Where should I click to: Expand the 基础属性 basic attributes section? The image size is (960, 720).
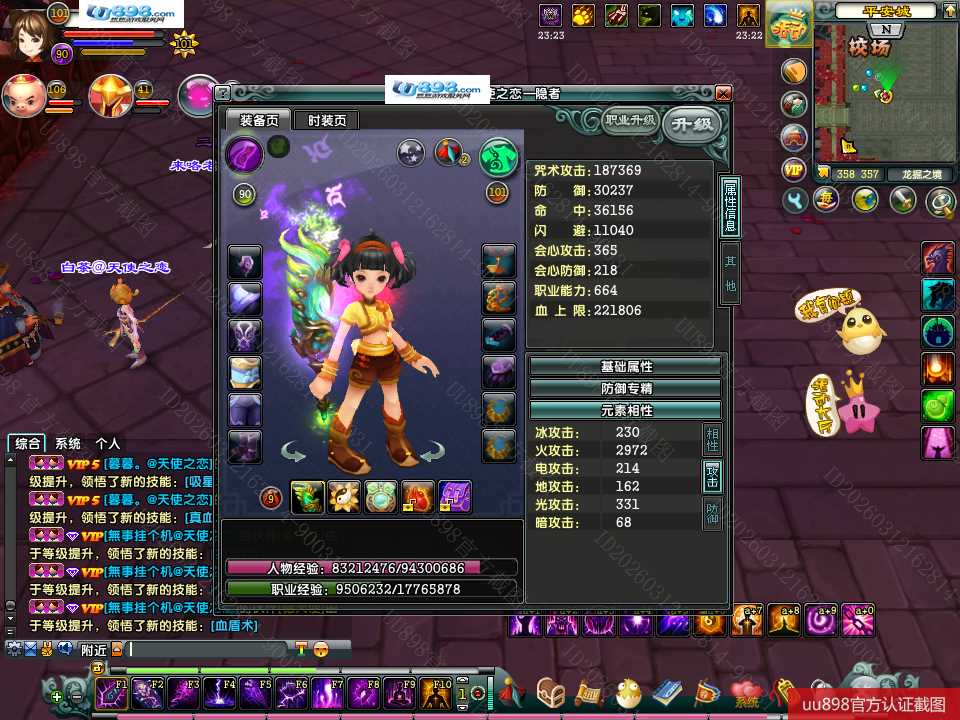click(625, 367)
